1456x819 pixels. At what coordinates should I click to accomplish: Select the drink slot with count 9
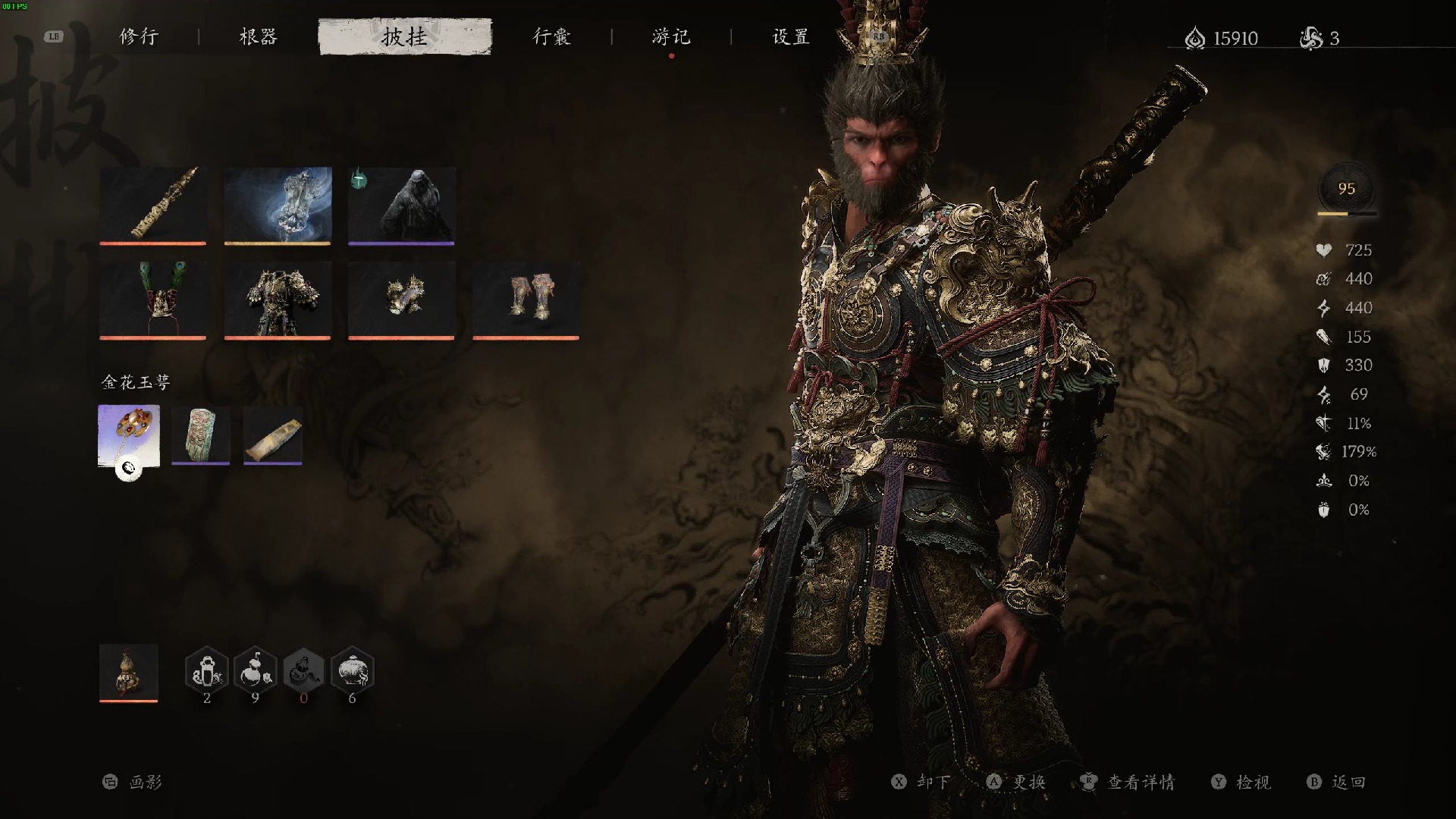[x=256, y=670]
